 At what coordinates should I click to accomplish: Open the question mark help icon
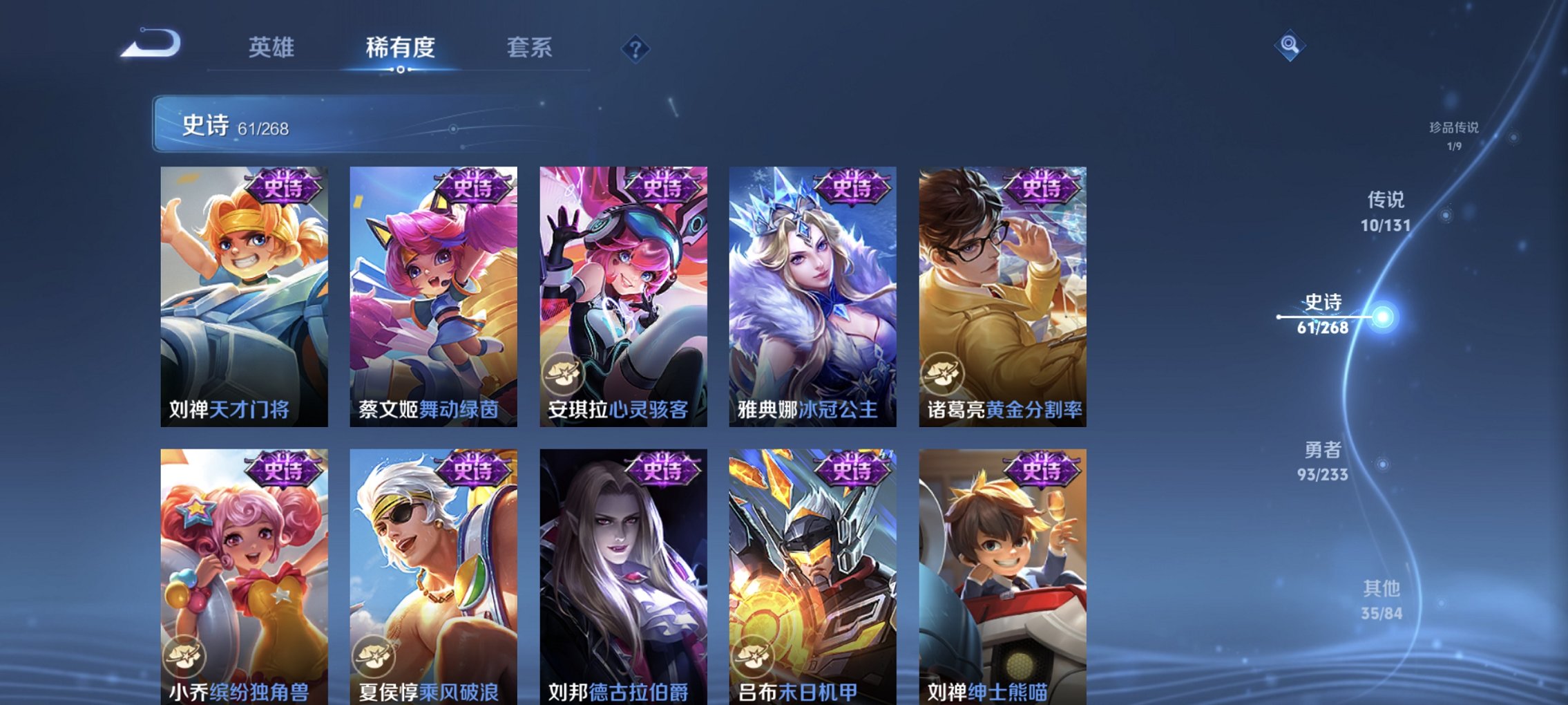point(636,49)
